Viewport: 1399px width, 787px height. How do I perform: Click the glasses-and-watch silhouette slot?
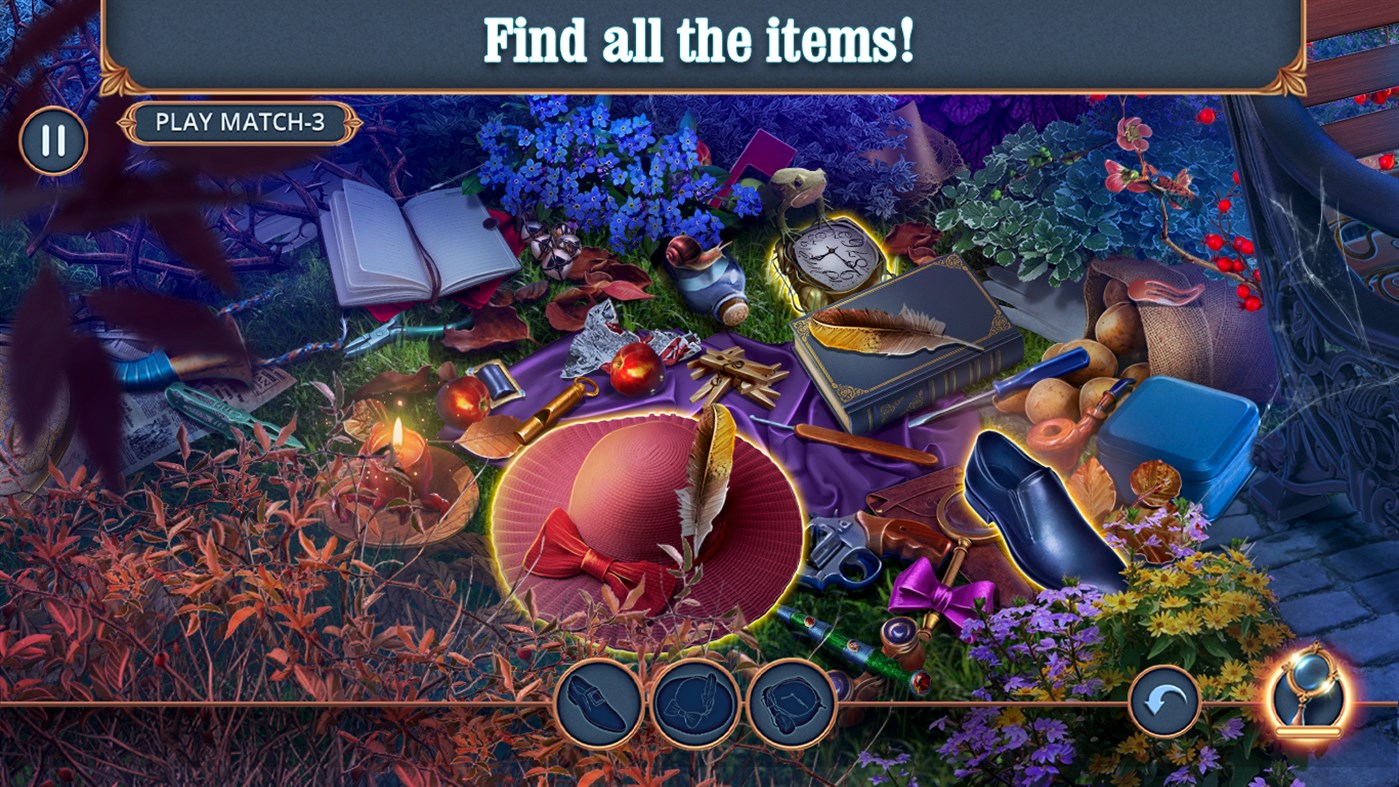(790, 700)
